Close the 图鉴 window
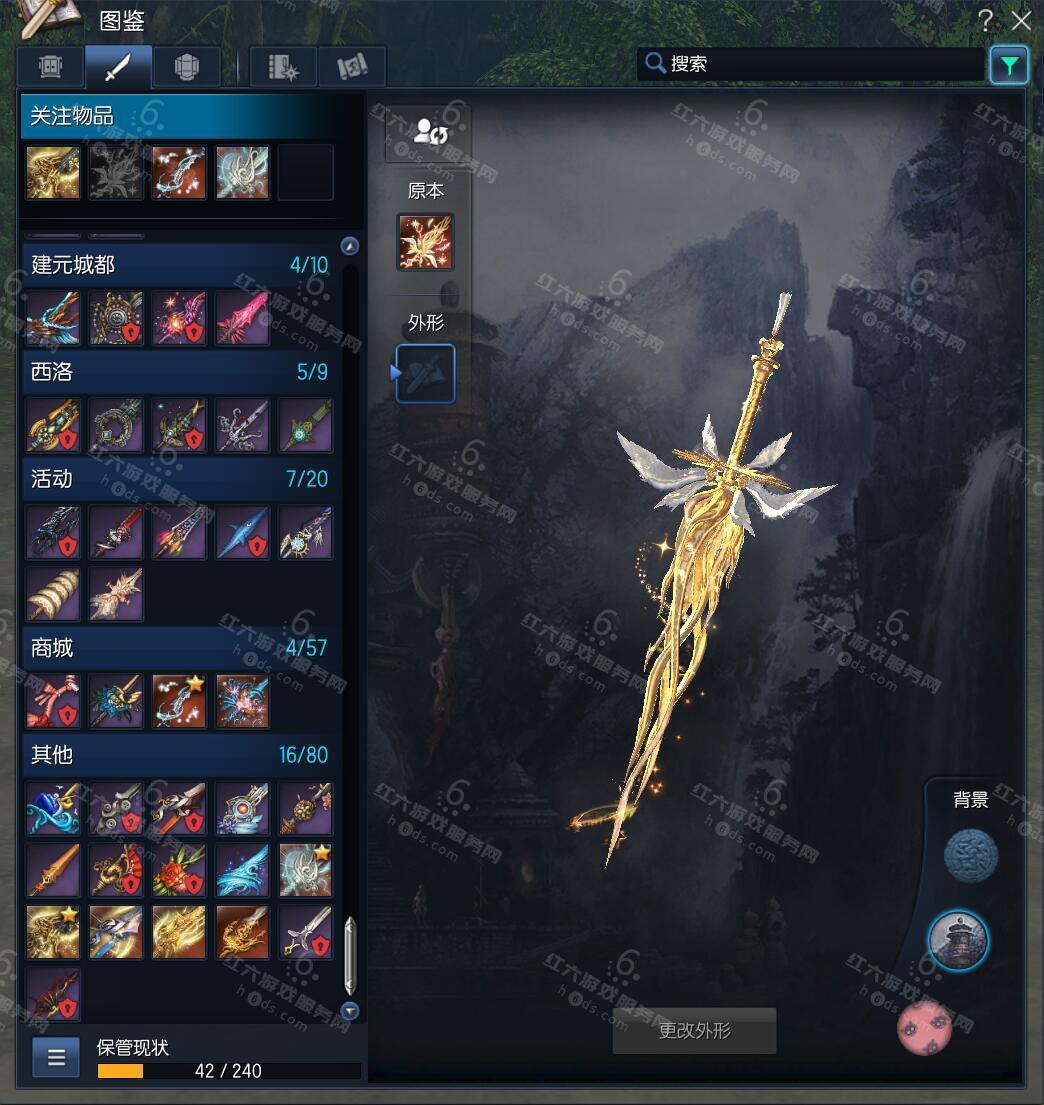The height and width of the screenshot is (1105, 1044). 1021,20
